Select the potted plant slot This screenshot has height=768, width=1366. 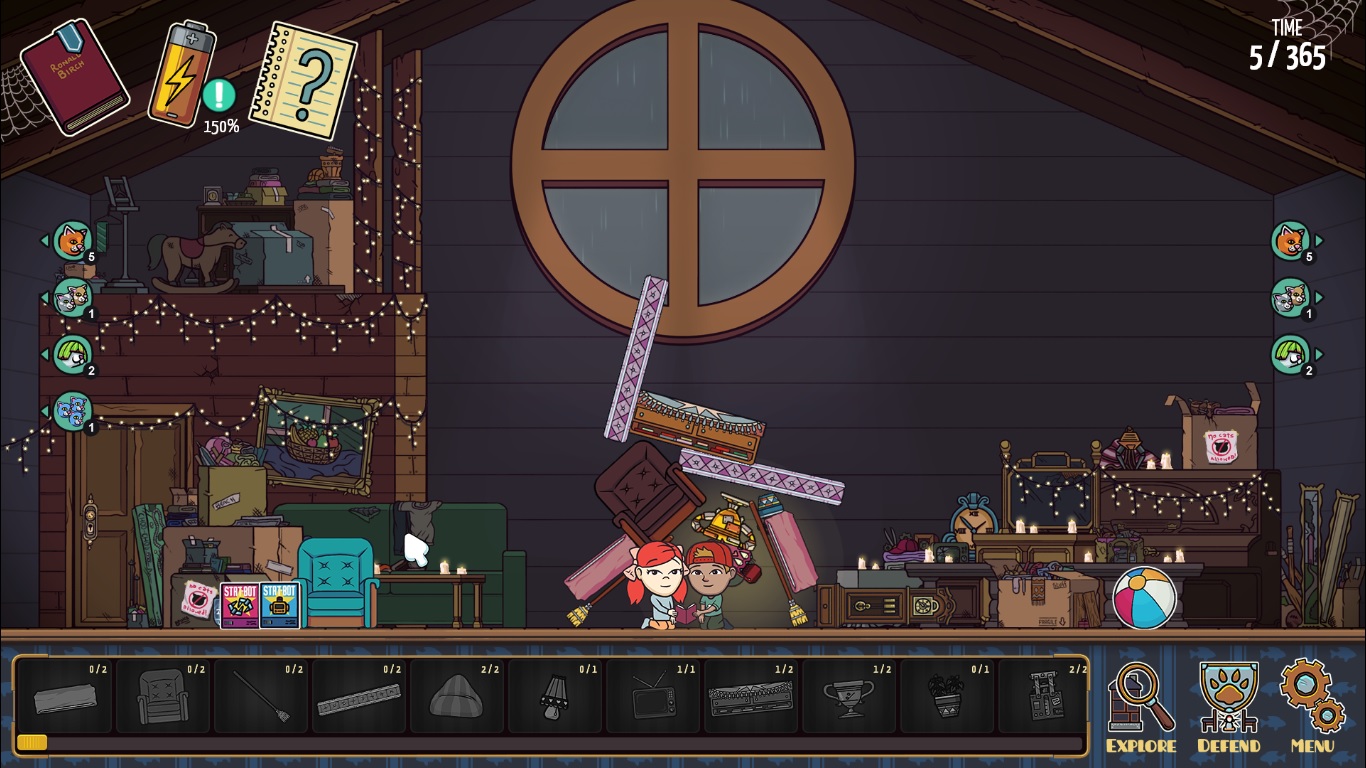click(946, 696)
